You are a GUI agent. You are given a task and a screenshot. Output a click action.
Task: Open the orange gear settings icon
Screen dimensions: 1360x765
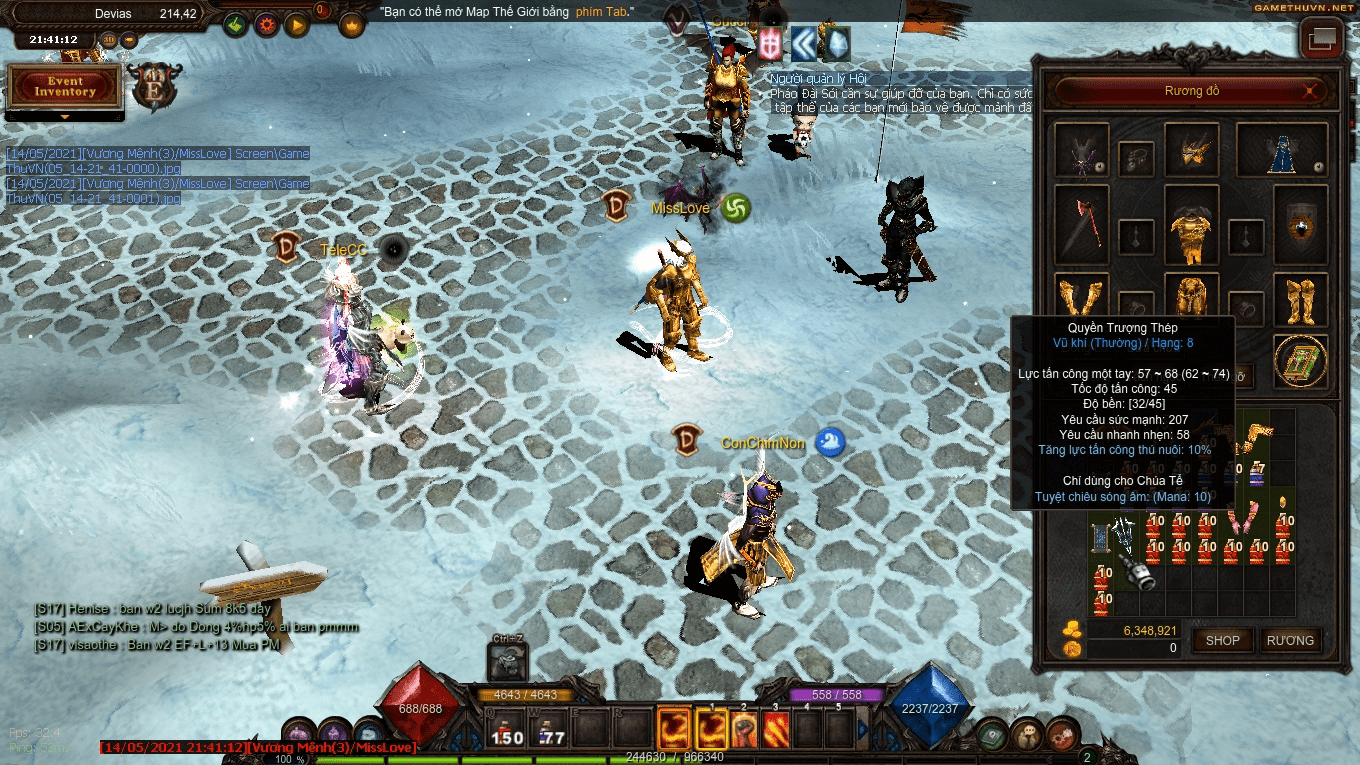point(266,25)
